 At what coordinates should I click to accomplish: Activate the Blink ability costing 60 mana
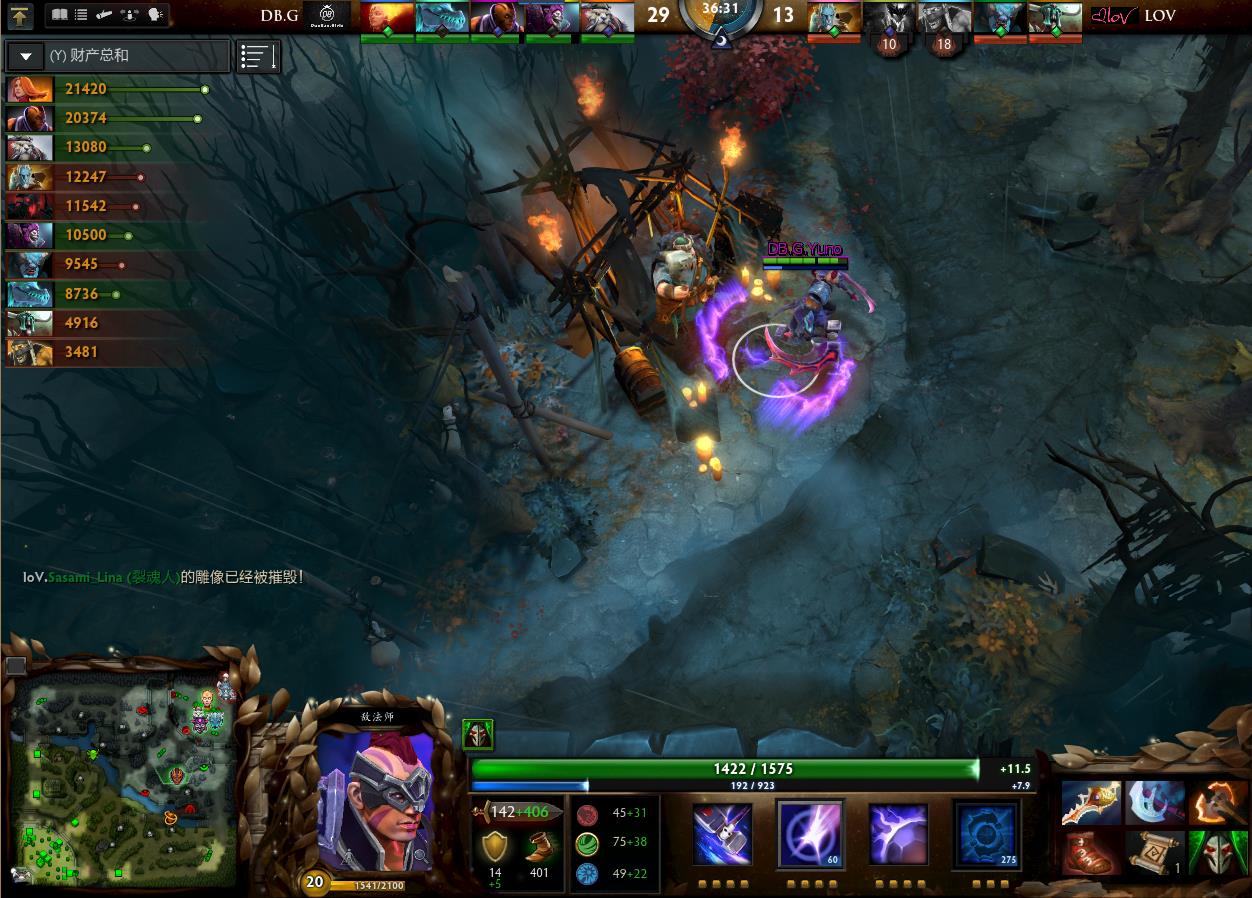(810, 833)
